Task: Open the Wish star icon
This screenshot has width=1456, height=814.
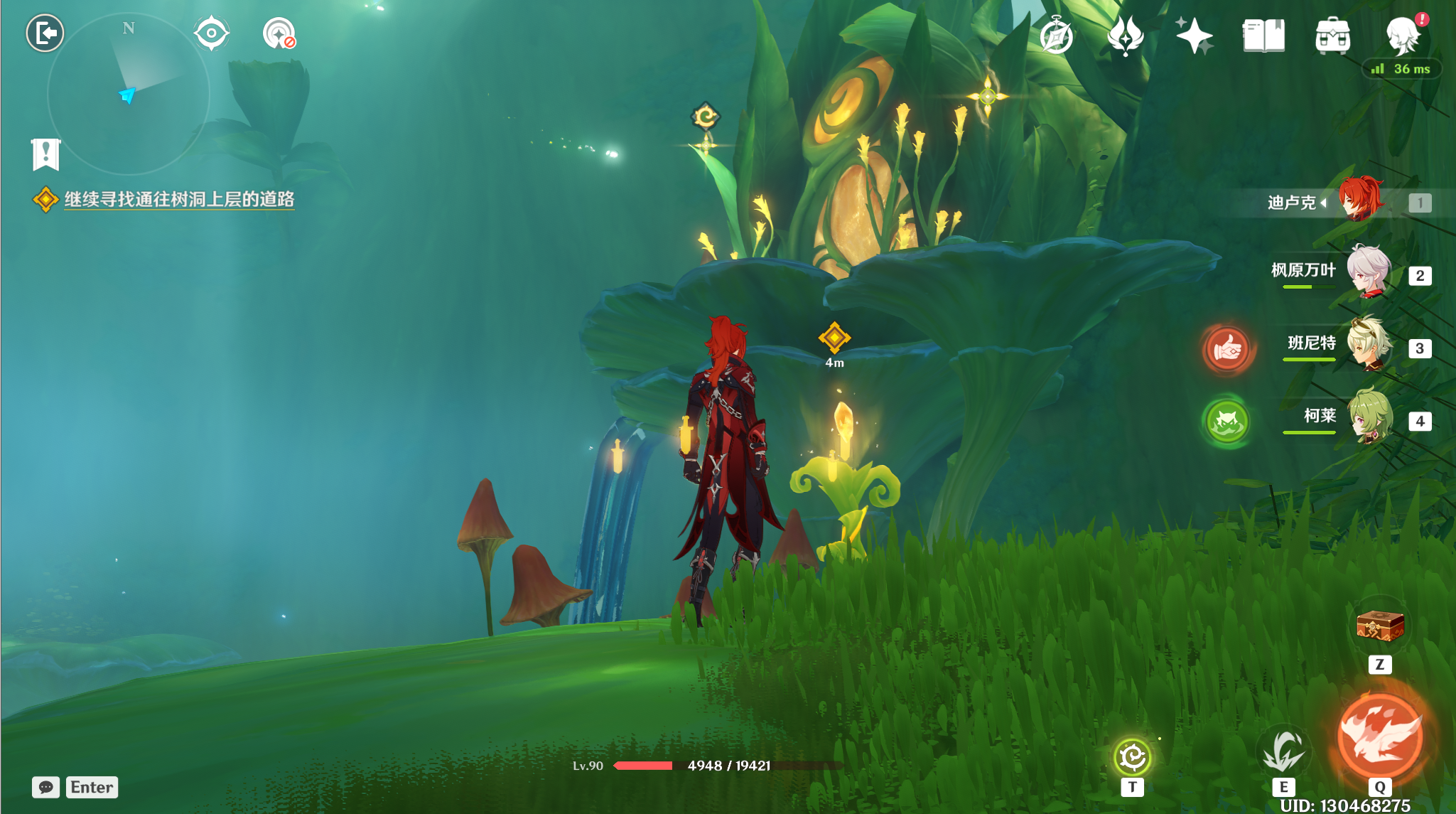Action: [1194, 36]
